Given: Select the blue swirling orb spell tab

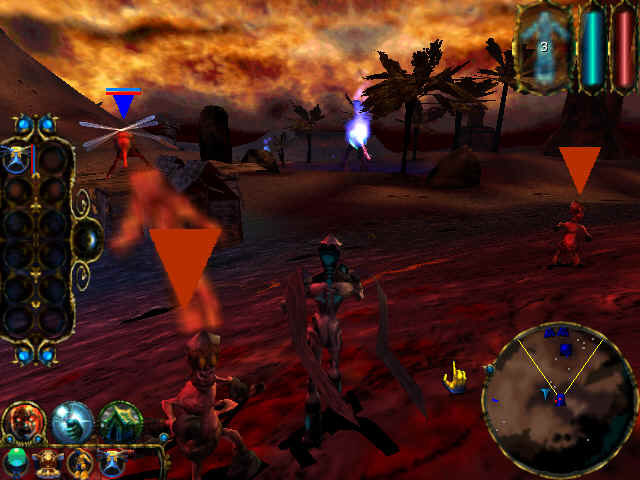Looking at the screenshot, I should [x=72, y=421].
